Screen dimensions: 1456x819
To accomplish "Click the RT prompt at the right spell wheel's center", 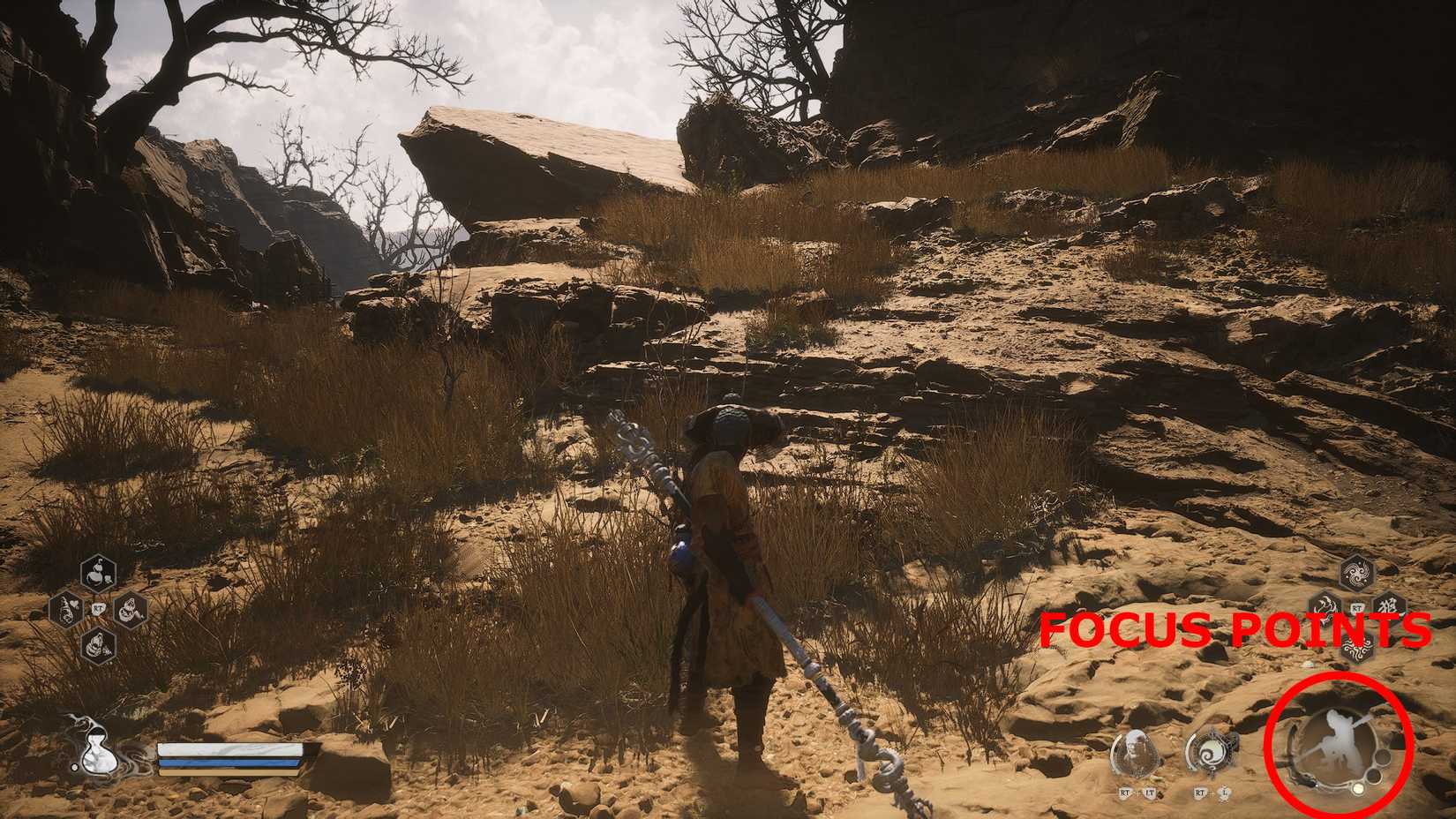I will pos(1357,606).
